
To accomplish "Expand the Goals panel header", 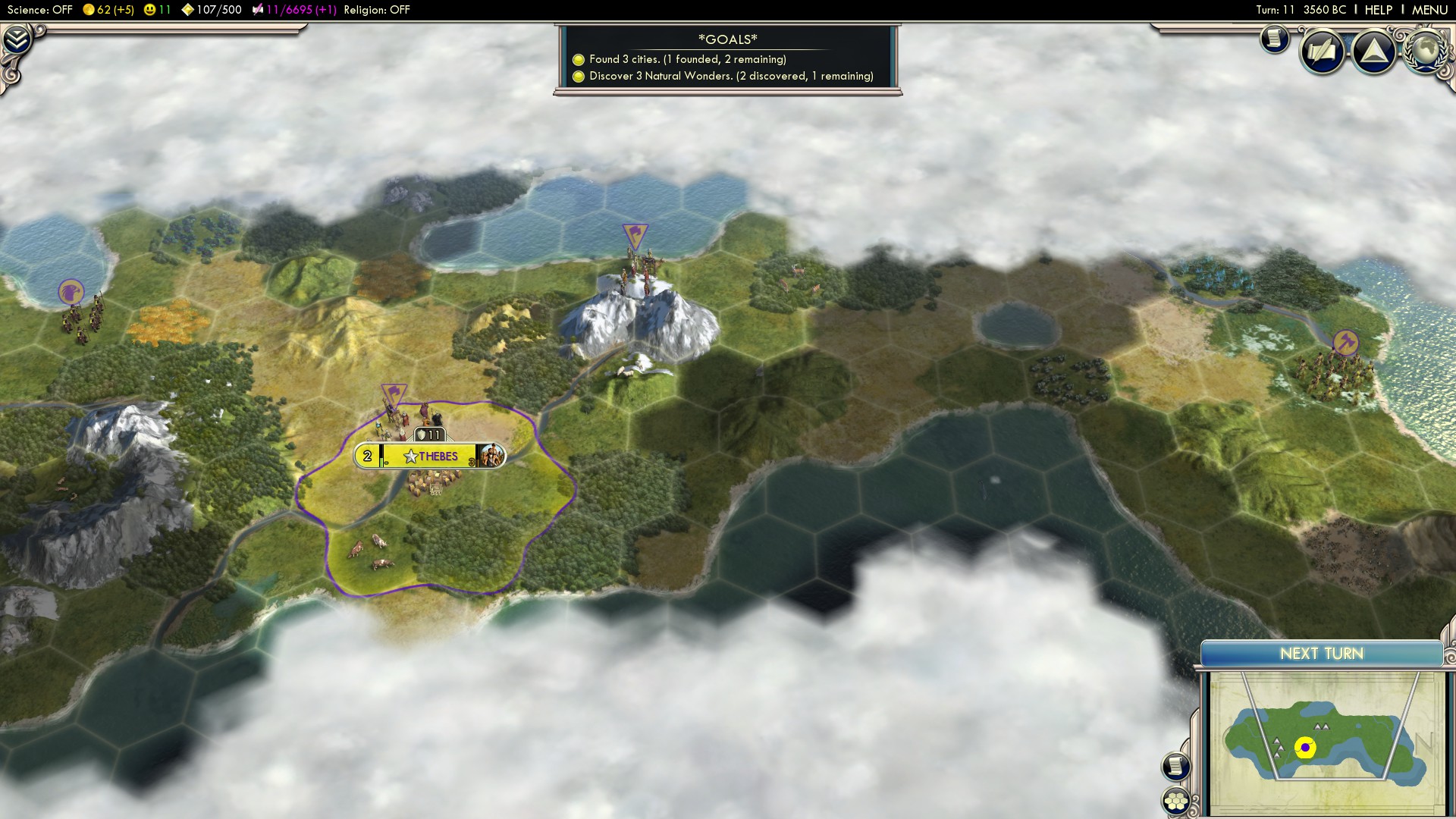I will [728, 38].
